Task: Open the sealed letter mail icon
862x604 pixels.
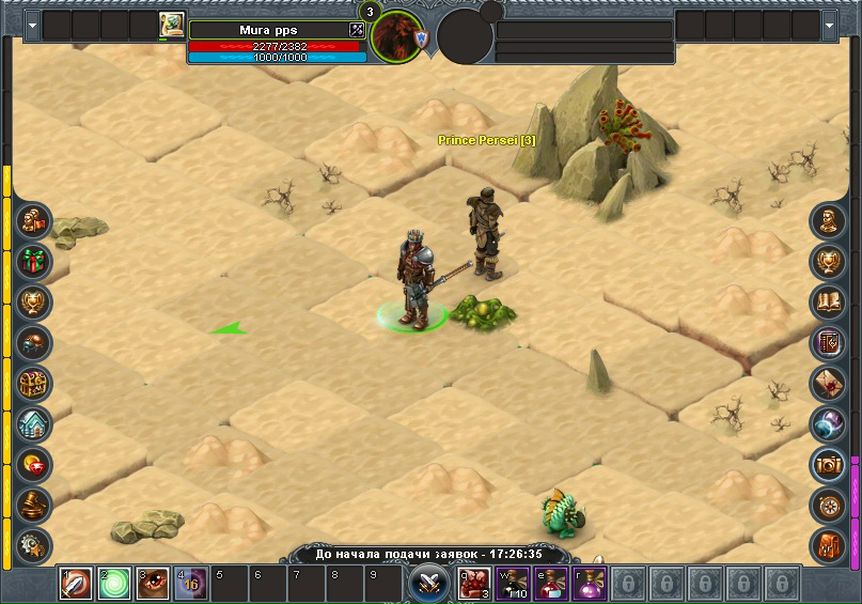Action: point(829,382)
